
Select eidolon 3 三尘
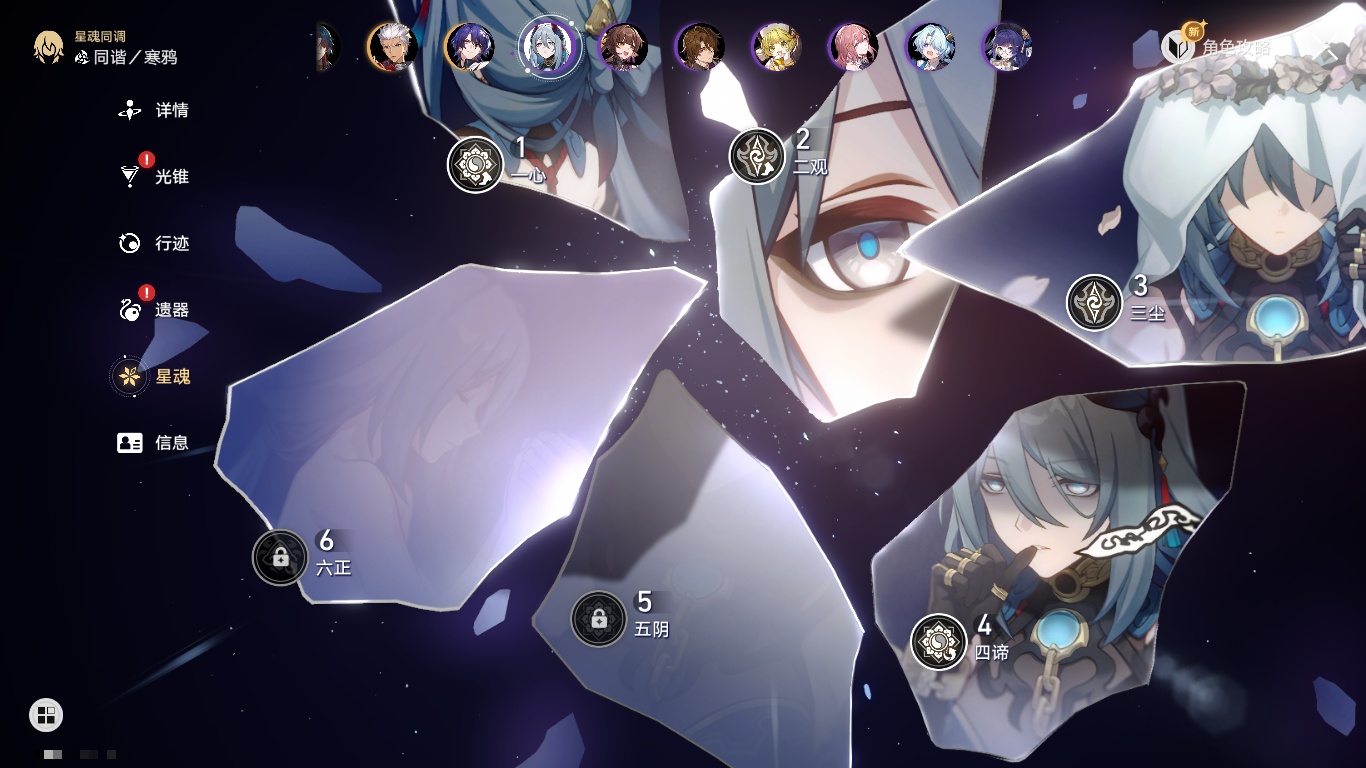pos(1094,302)
